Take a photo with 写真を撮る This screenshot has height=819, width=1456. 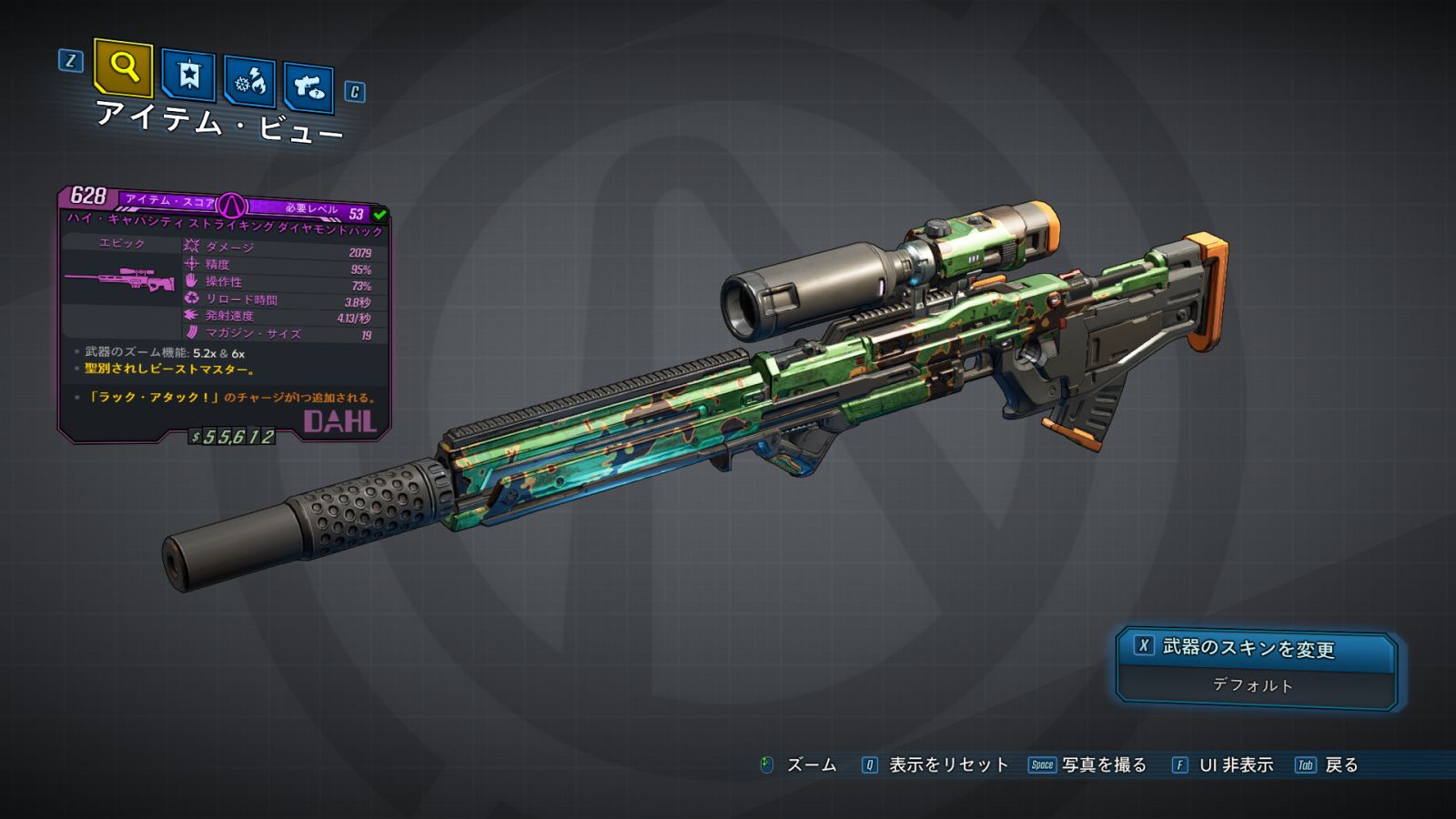coord(1103,765)
